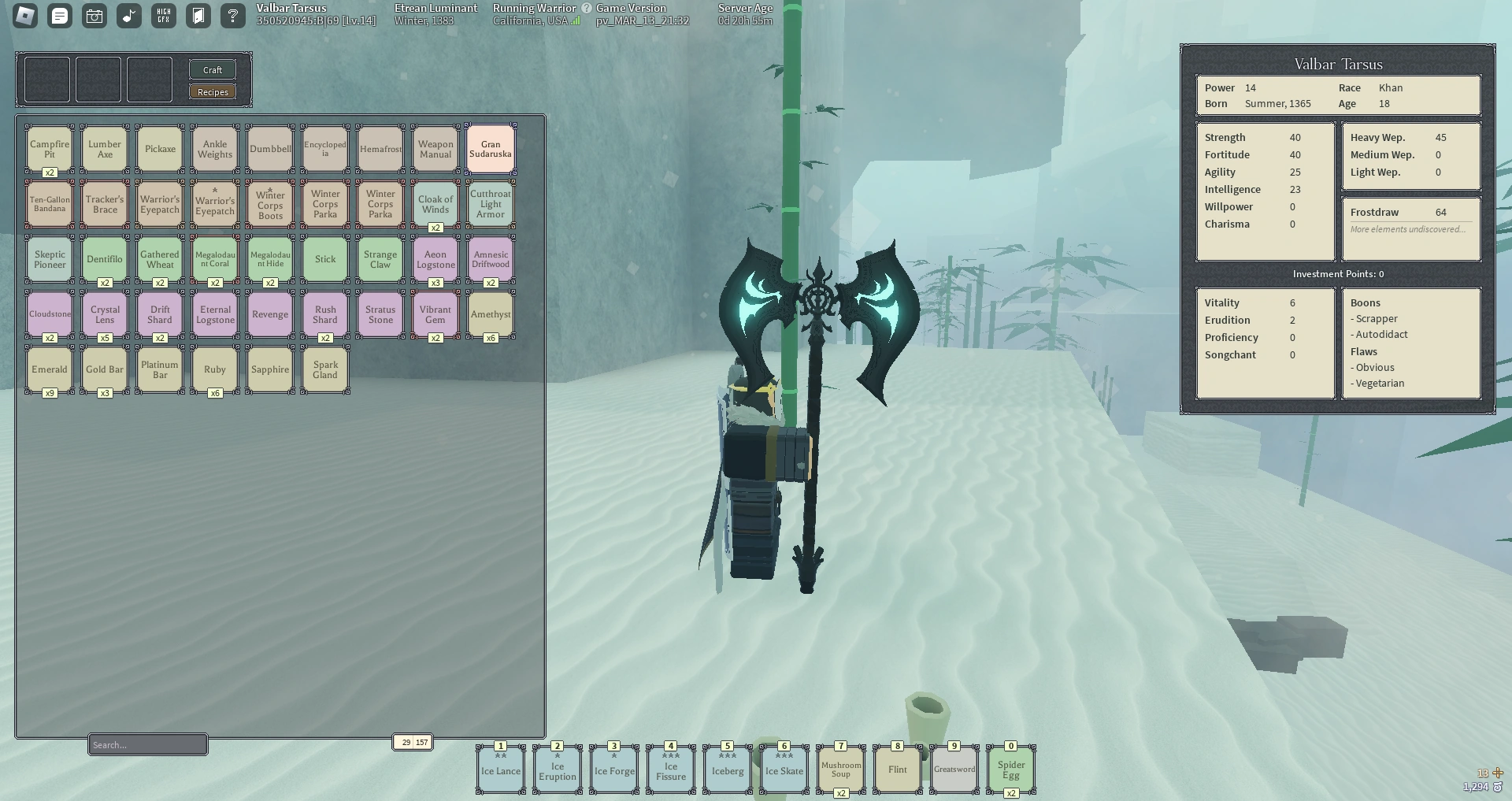Open help via the question mark icon
This screenshot has width=1512, height=801.
tap(232, 16)
